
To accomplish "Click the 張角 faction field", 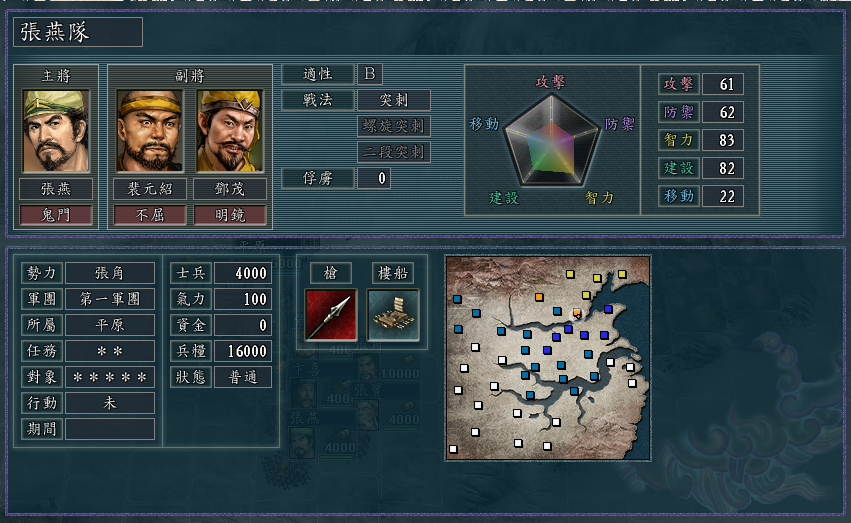I will coord(110,273).
